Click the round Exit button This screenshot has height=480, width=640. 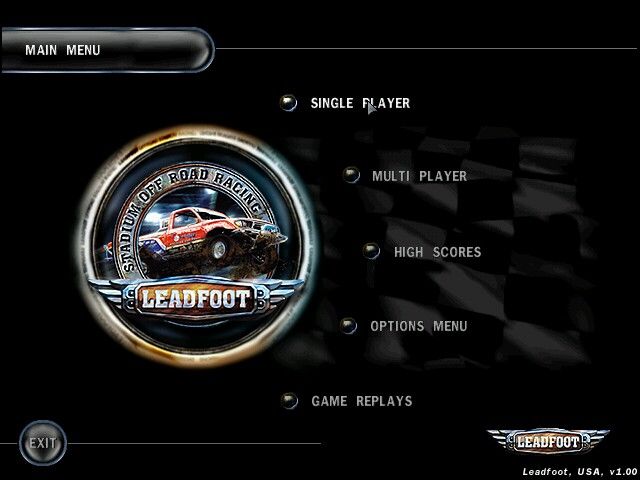[x=43, y=443]
